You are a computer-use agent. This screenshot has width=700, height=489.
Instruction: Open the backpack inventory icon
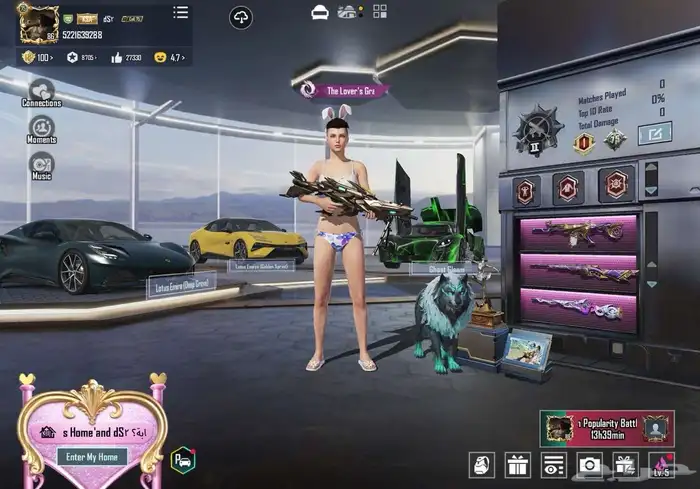pyautogui.click(x=482, y=465)
